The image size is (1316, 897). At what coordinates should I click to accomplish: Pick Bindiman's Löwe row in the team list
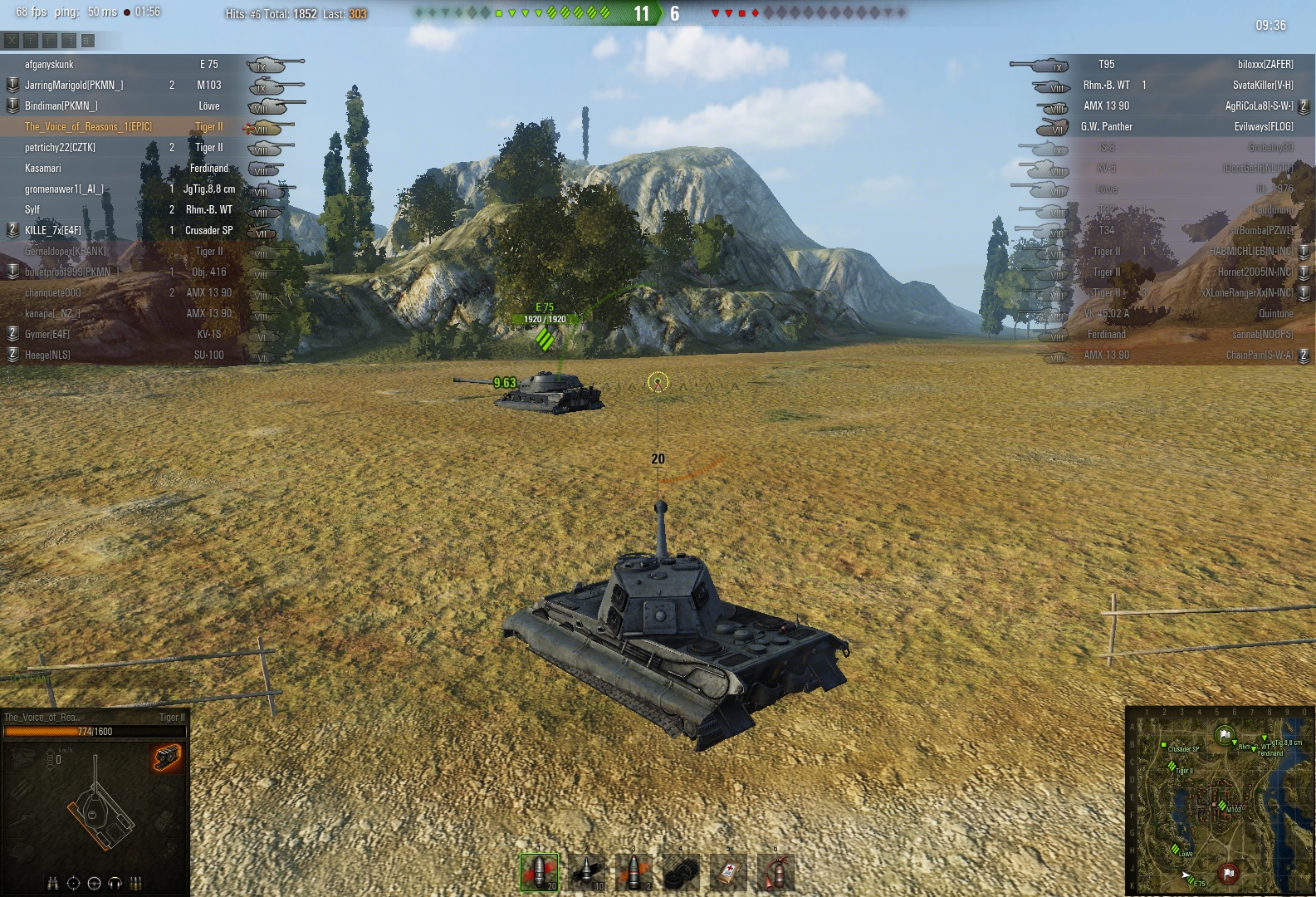click(x=125, y=106)
